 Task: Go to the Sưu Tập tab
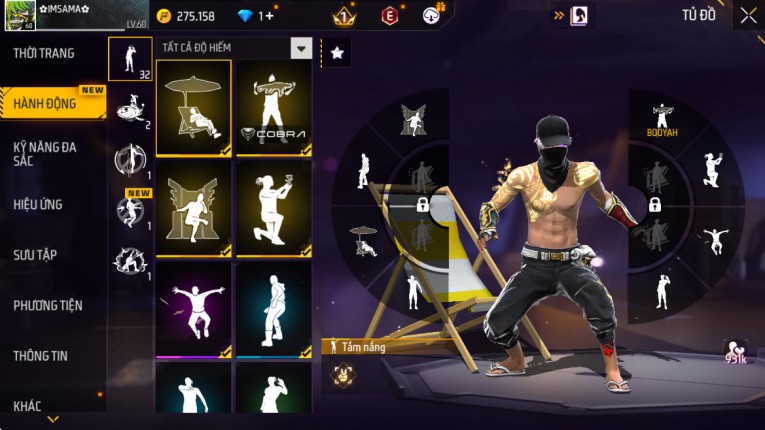[x=36, y=255]
